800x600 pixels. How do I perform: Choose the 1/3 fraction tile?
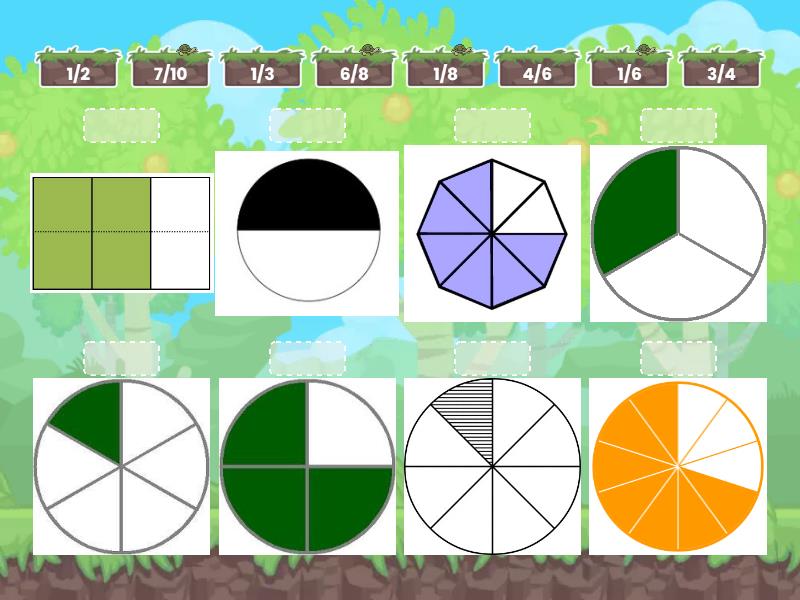[x=262, y=73]
